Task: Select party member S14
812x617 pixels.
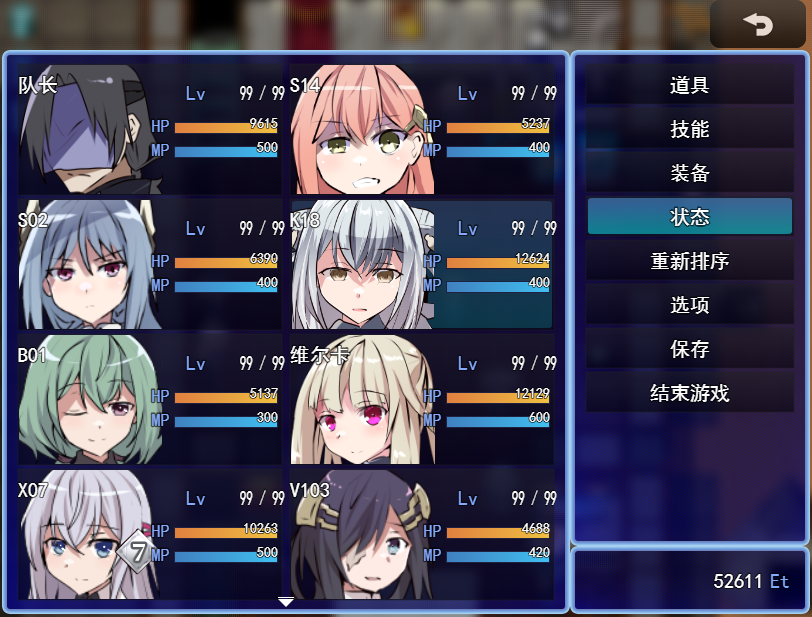Action: pyautogui.click(x=422, y=129)
